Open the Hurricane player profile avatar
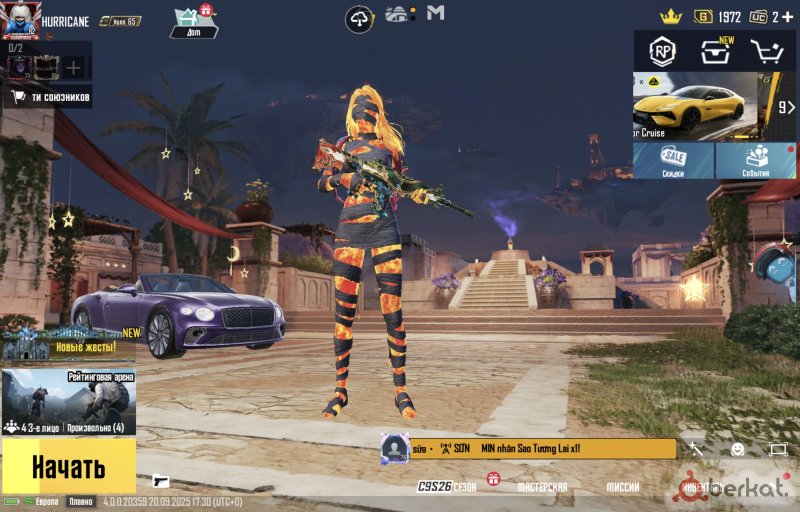 pyautogui.click(x=20, y=20)
